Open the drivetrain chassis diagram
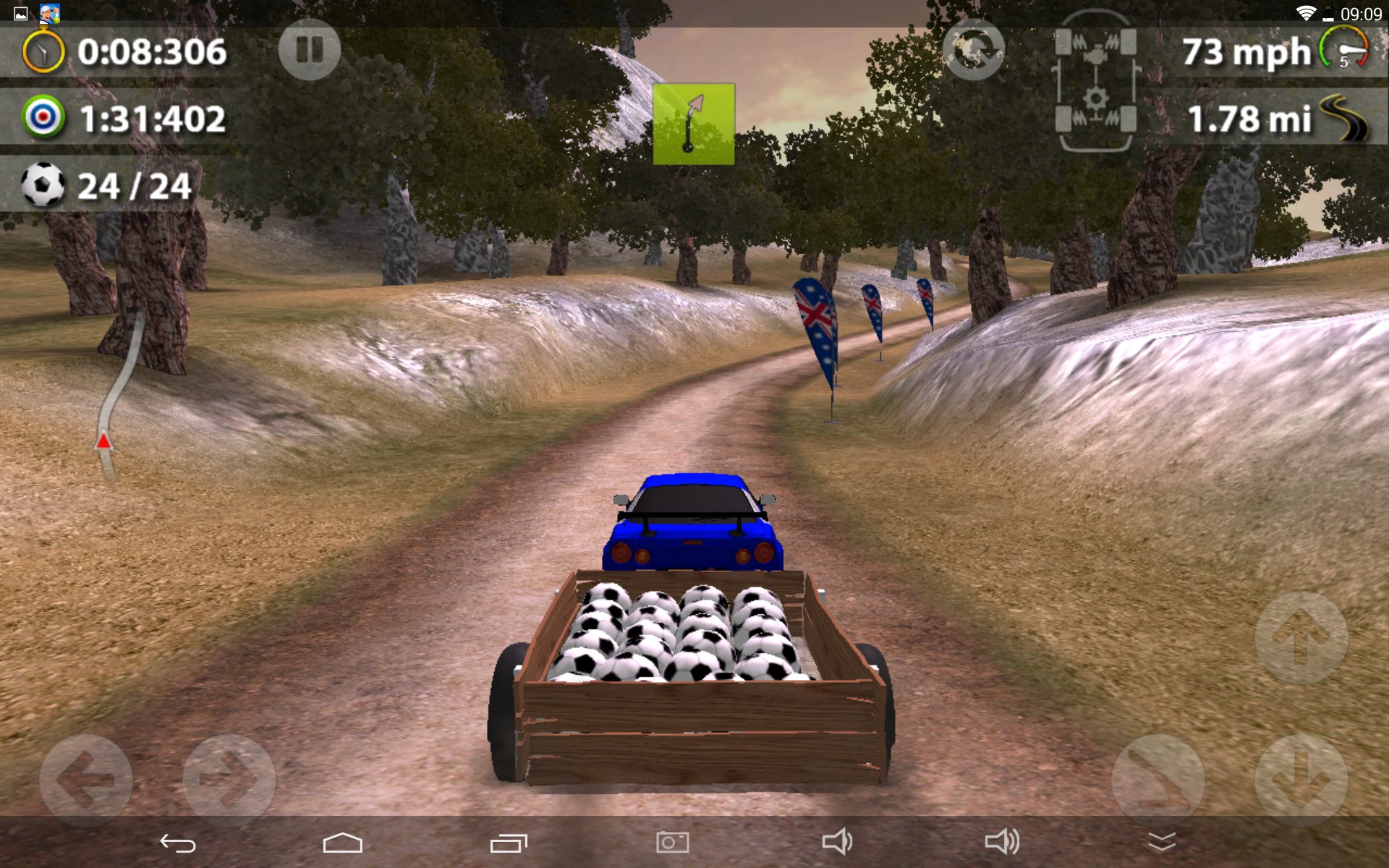This screenshot has height=868, width=1389. (x=1095, y=81)
